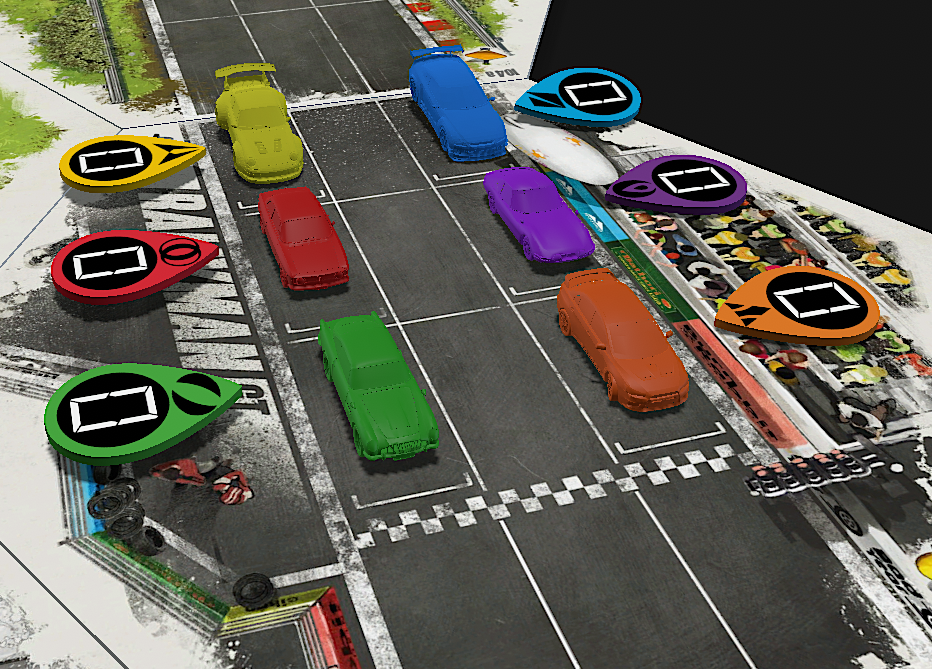Pick the red race car piece

click(x=302, y=237)
